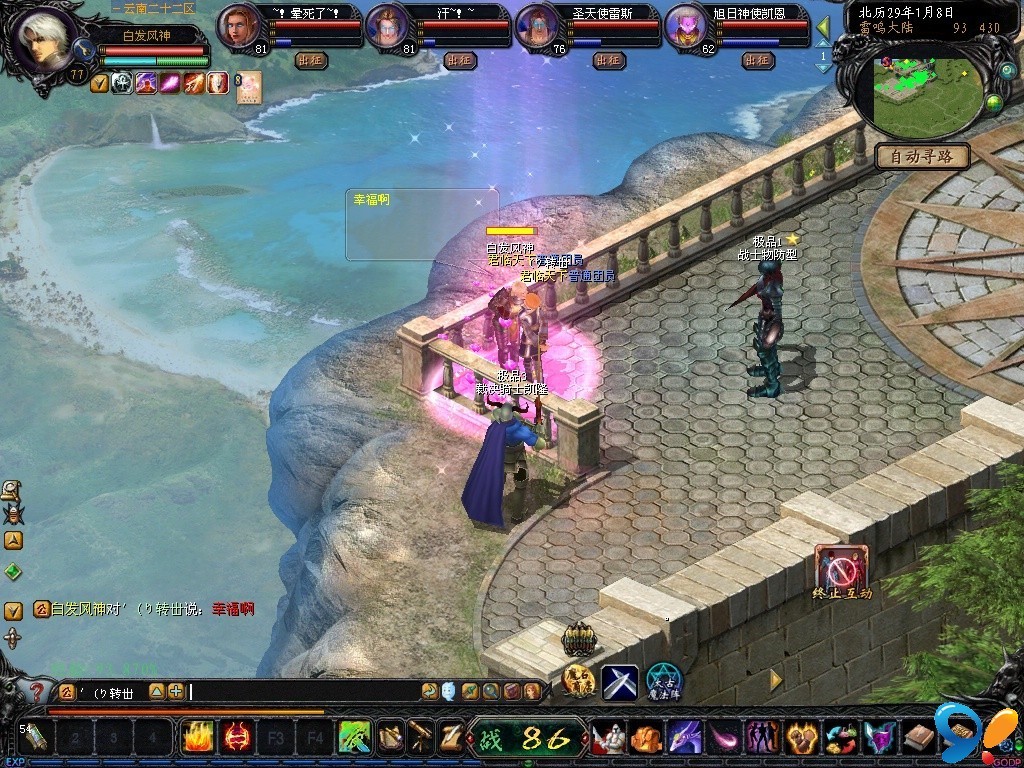This screenshot has width=1024, height=768.
Task: Select the 汗 pet portrait
Action: click(387, 26)
